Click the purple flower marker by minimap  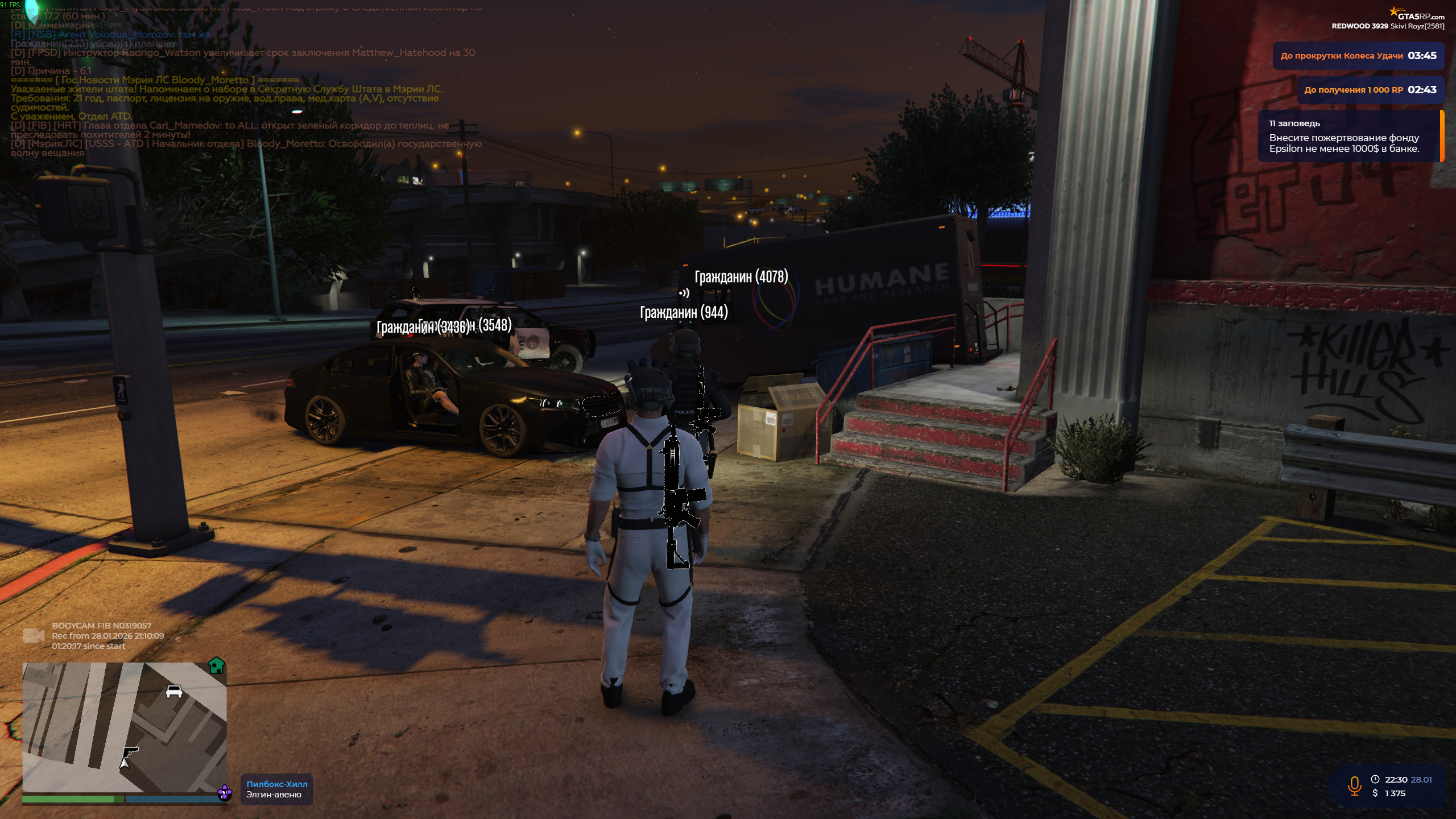(225, 792)
